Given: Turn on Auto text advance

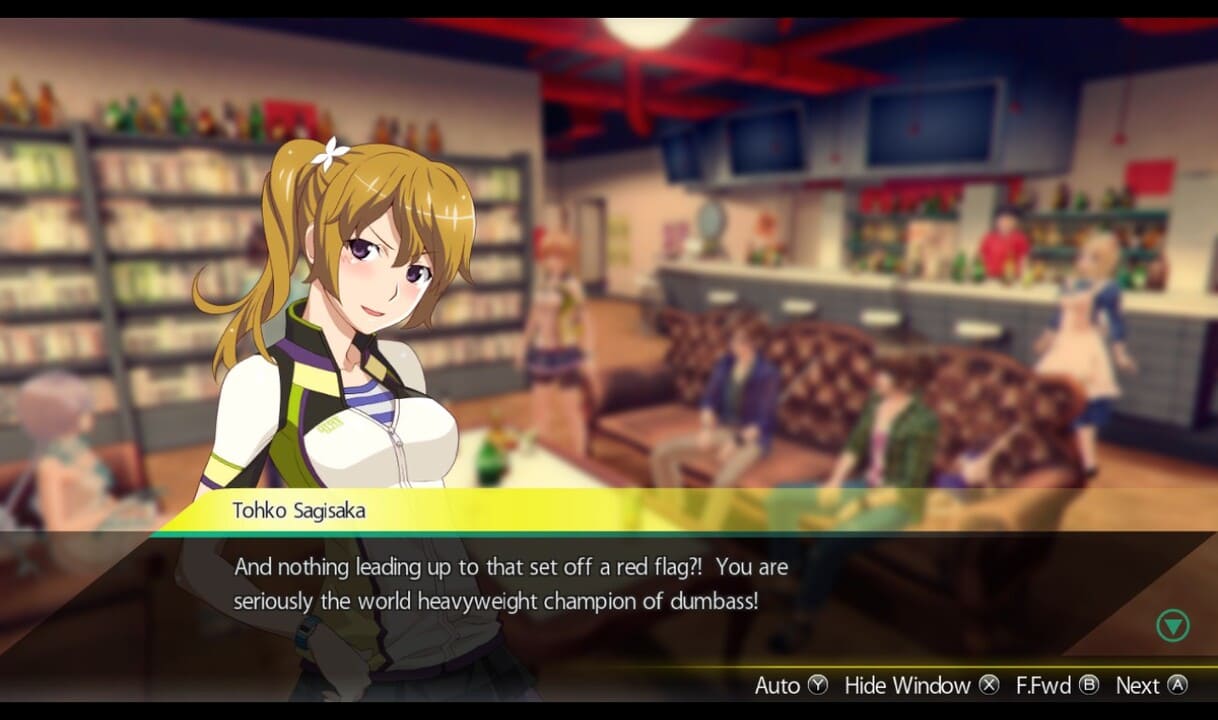Looking at the screenshot, I should [791, 685].
